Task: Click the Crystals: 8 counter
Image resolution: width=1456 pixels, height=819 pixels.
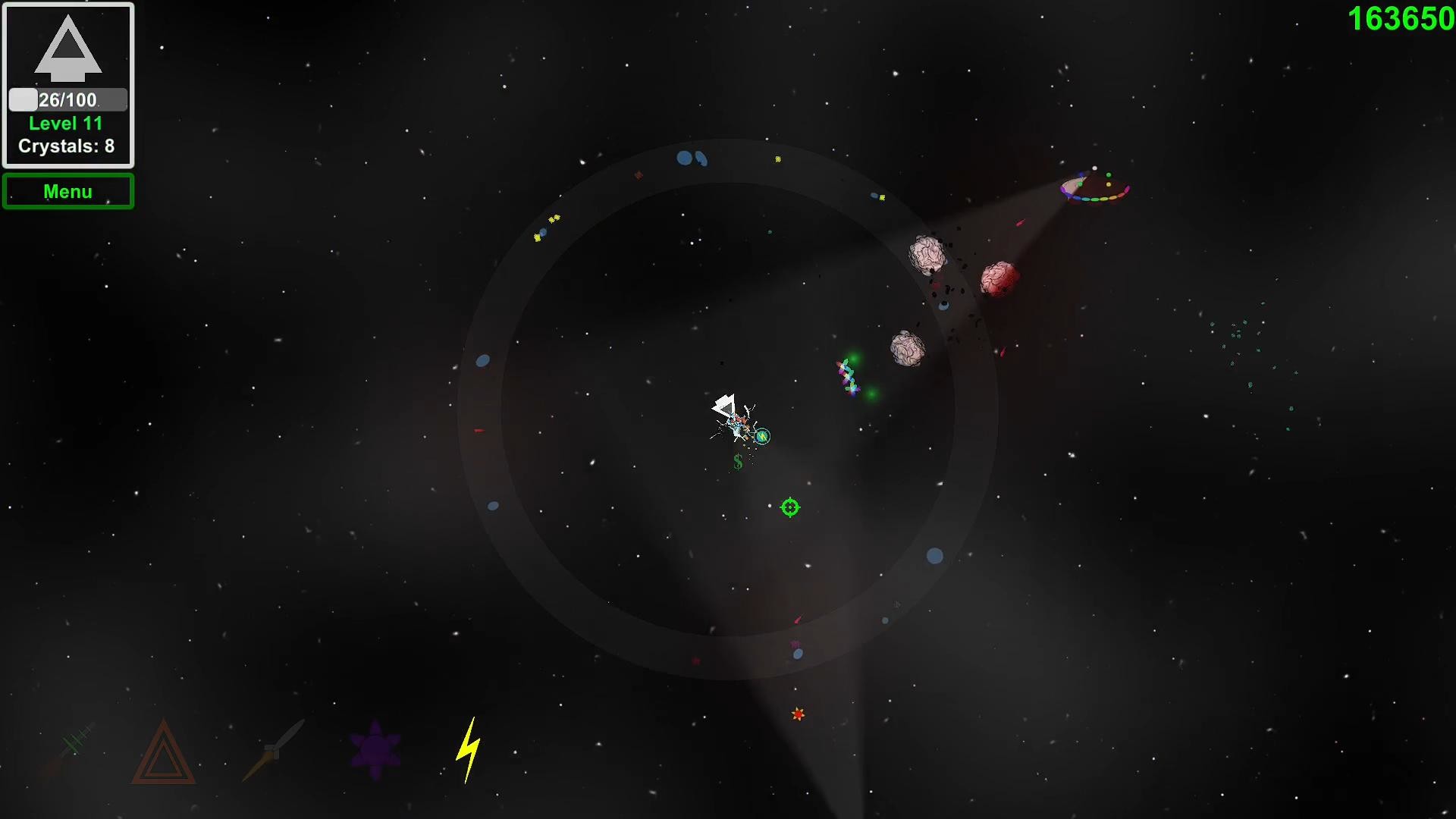Action: pos(66,146)
